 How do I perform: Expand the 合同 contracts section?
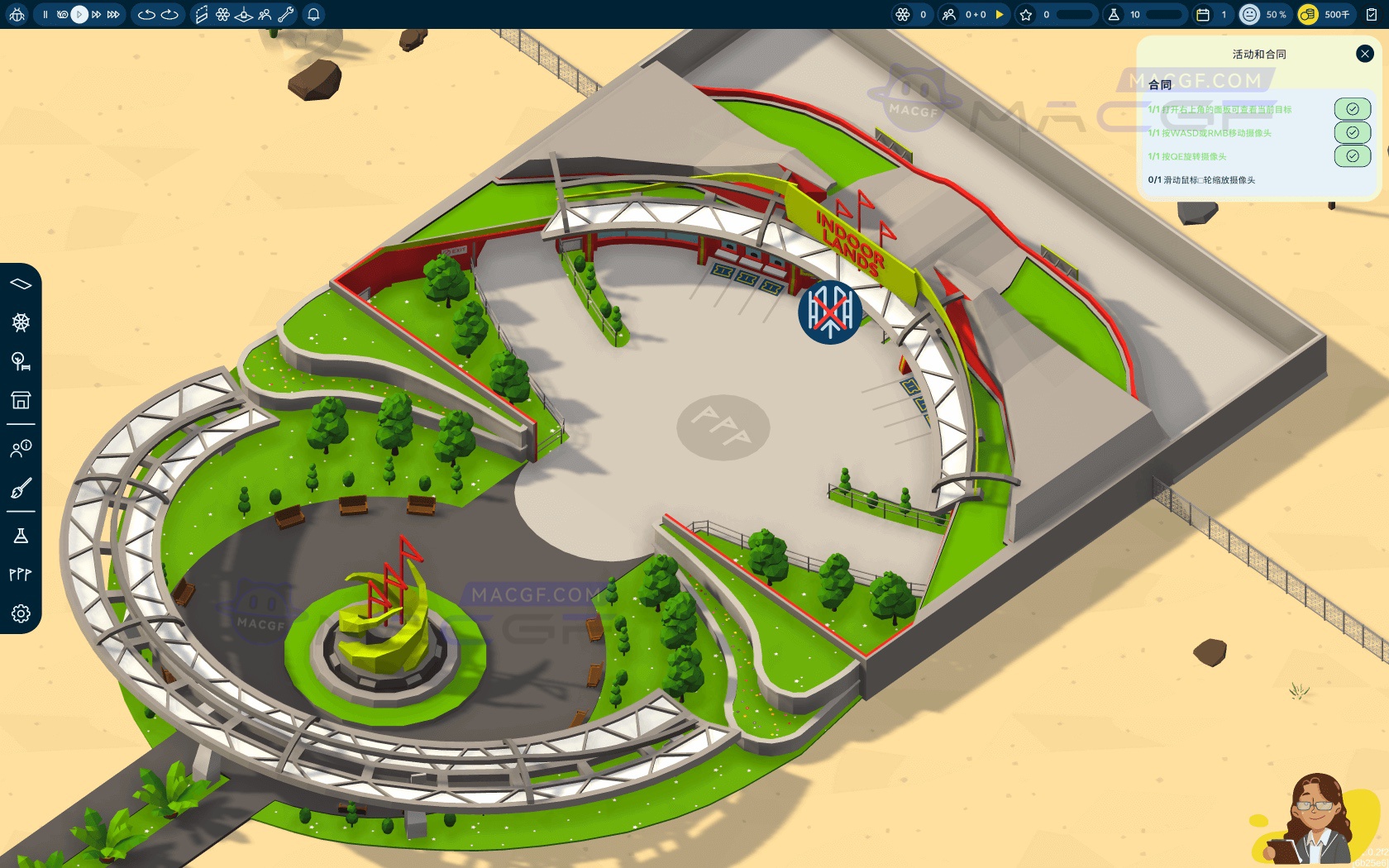point(1160,83)
